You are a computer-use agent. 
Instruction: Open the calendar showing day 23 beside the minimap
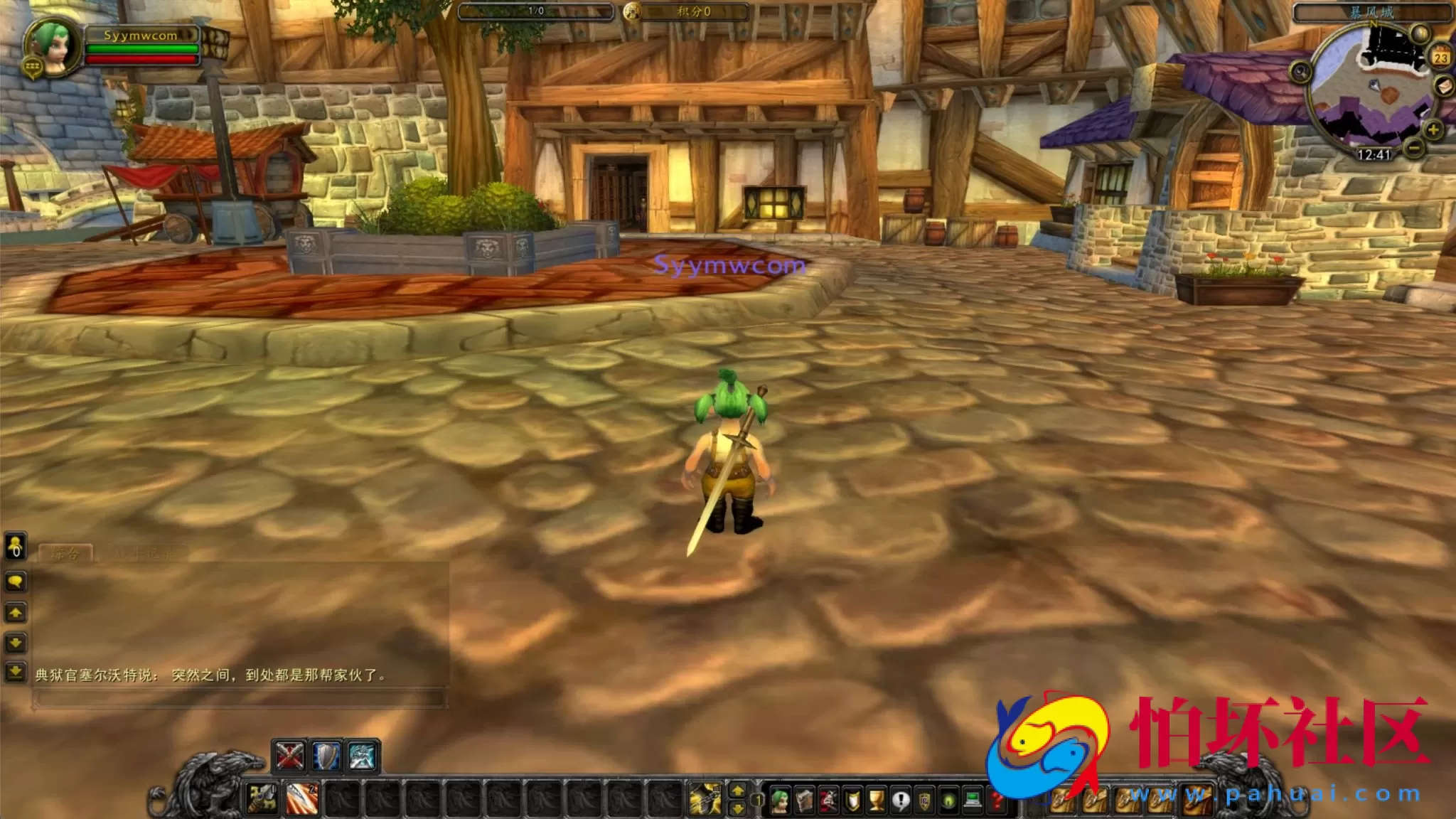pos(1440,55)
